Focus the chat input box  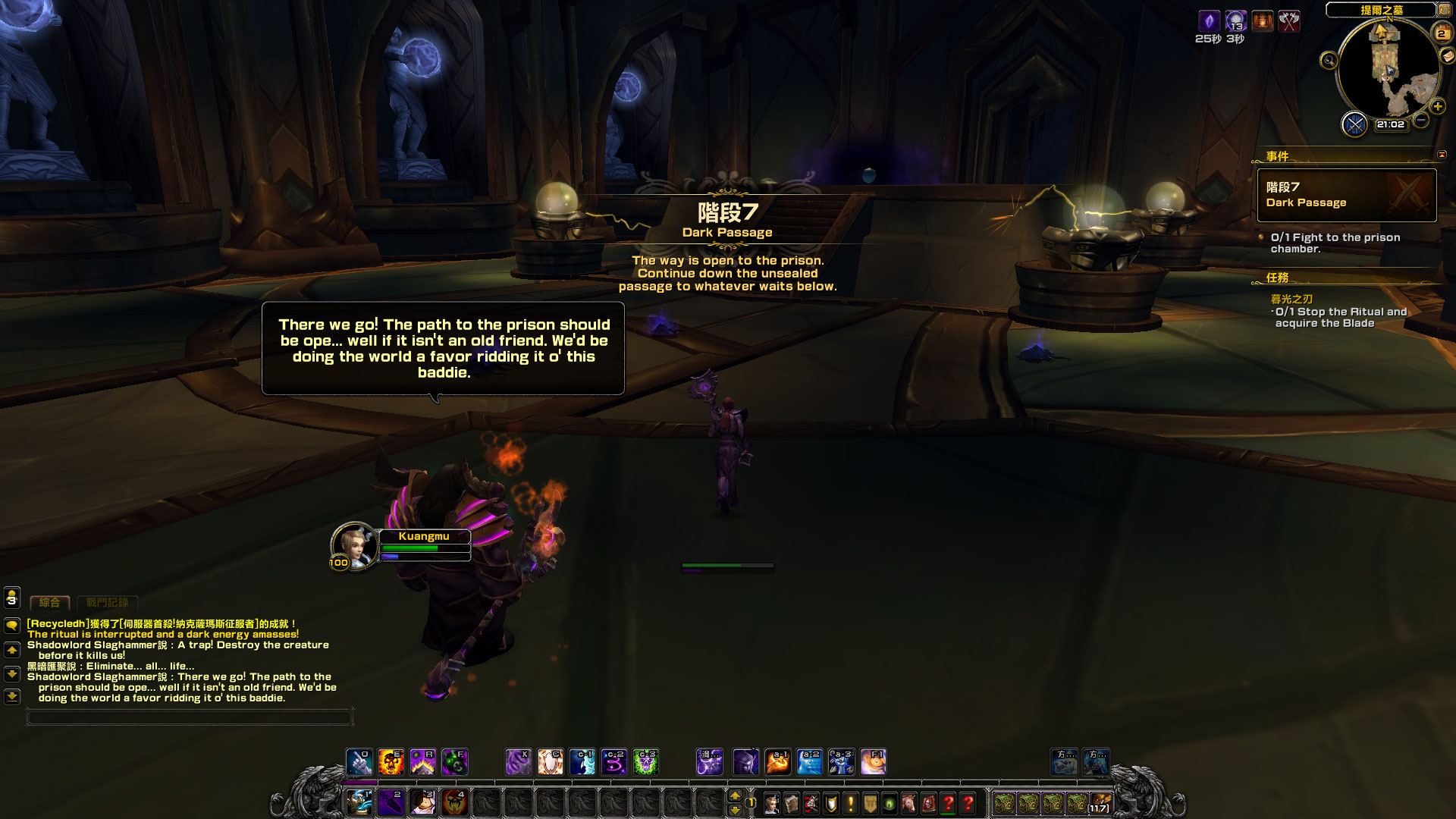(190, 717)
